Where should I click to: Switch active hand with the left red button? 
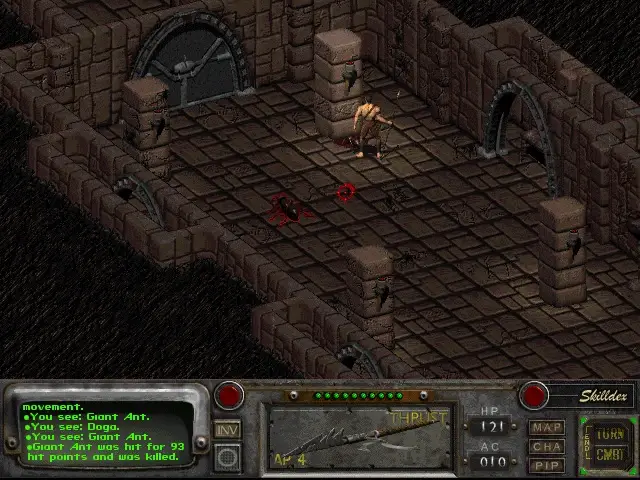point(230,395)
